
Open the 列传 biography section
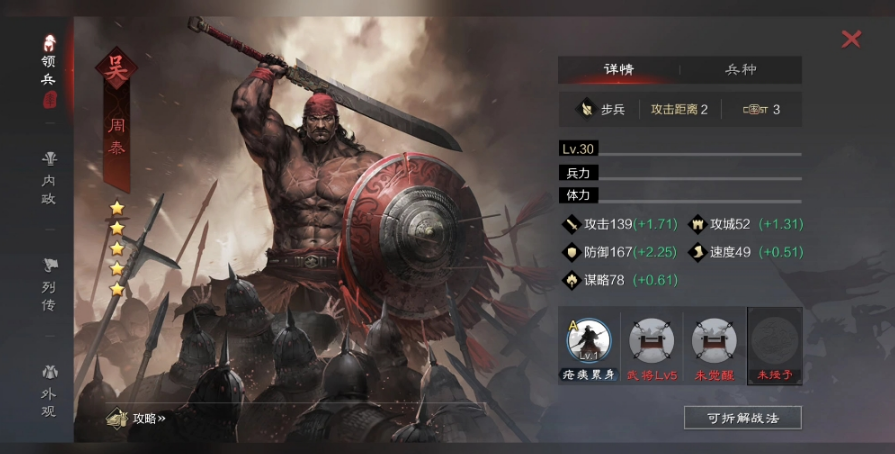point(49,283)
